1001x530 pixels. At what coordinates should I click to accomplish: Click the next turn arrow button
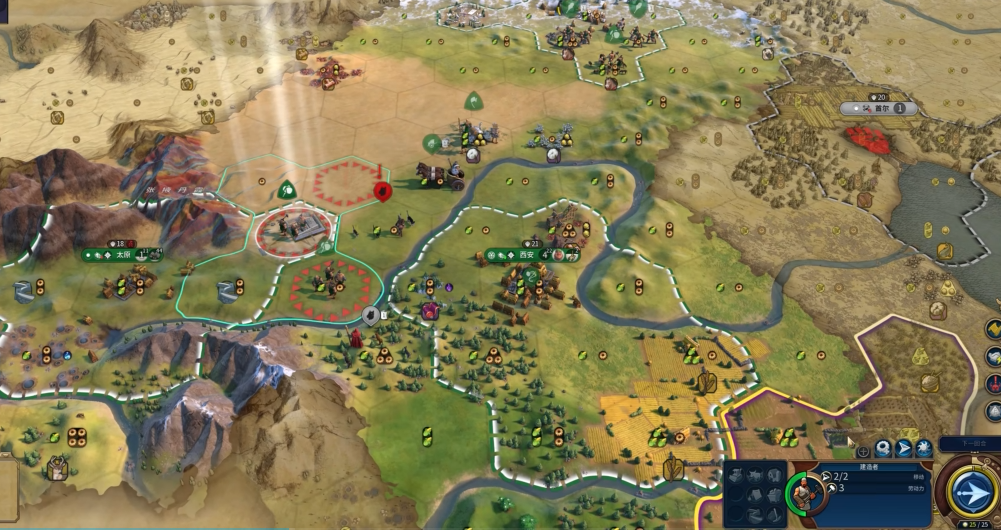click(971, 492)
